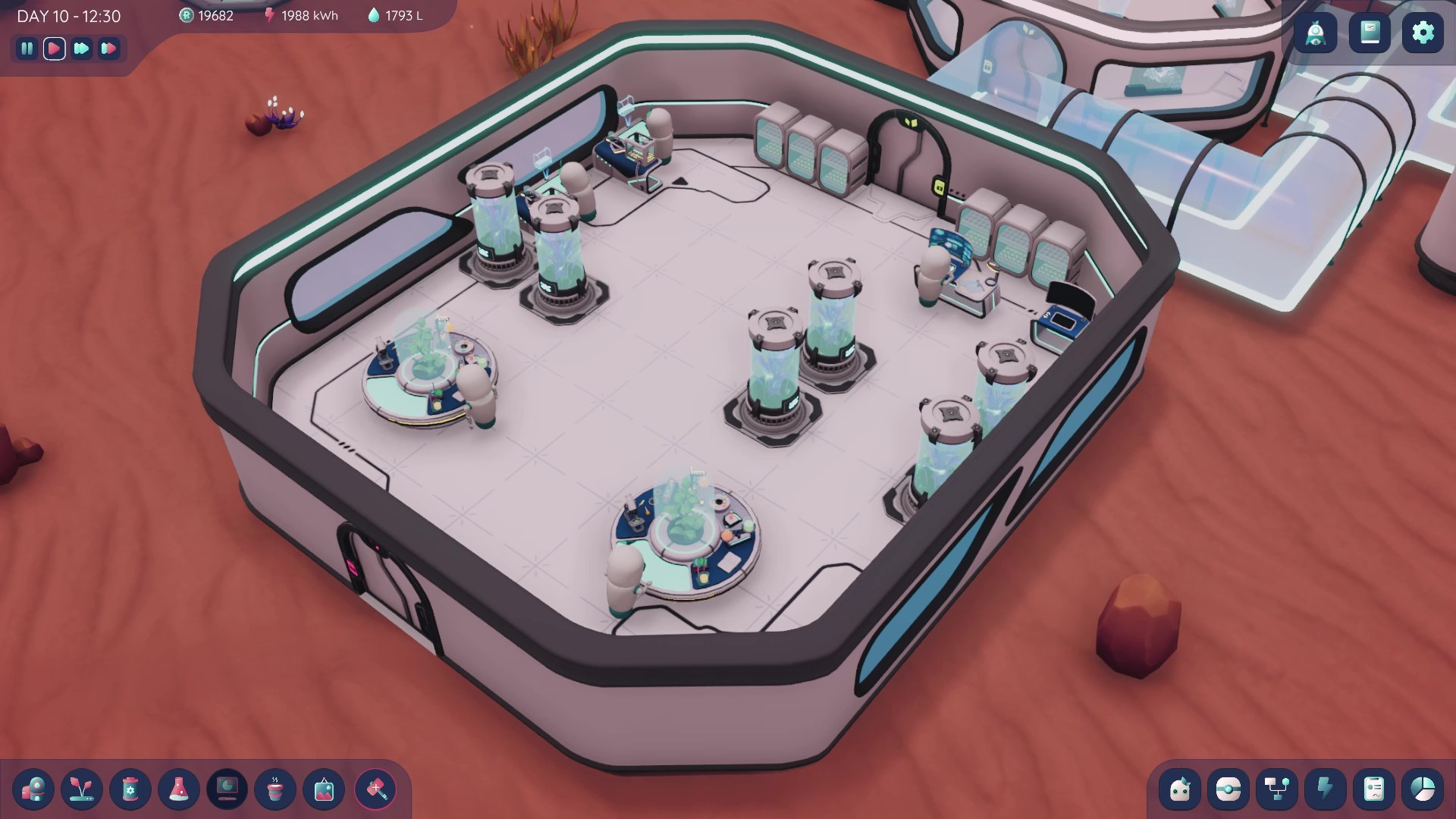Screen dimensions: 1456x819
Task: Open the journal notes panel
Action: [x=1370, y=33]
